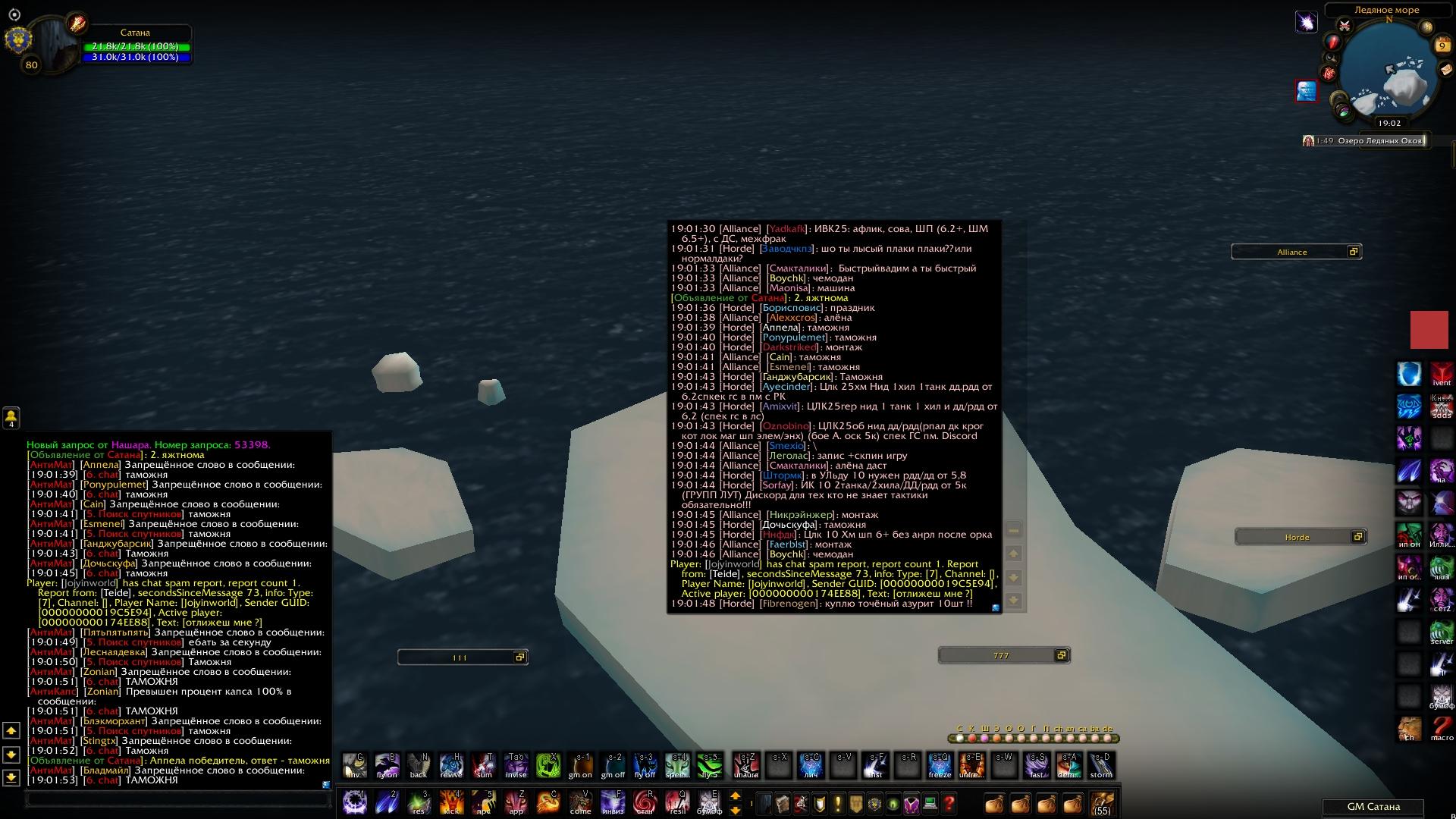The width and height of the screenshot is (1456, 819).
Task: Click the "777" bar button
Action: (x=1000, y=655)
